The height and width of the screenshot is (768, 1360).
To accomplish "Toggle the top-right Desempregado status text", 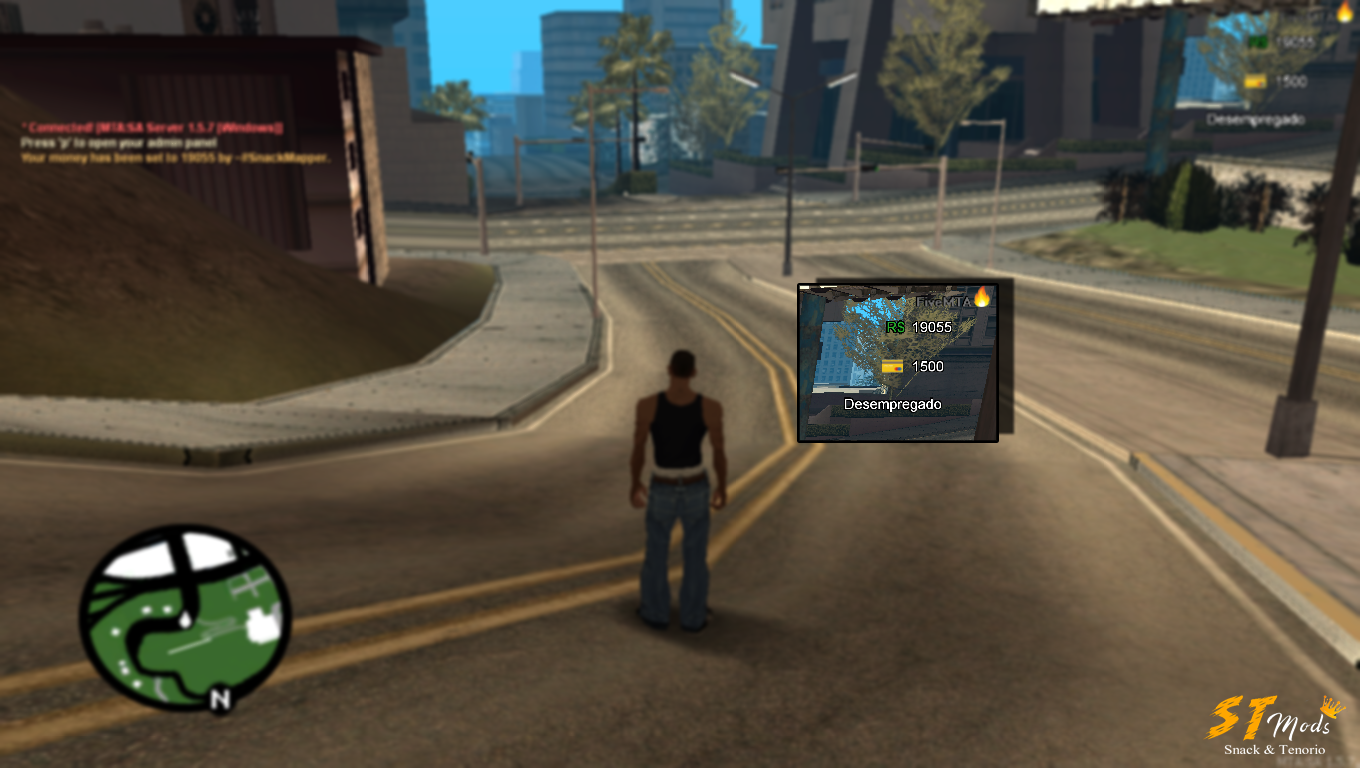I will coord(1256,119).
